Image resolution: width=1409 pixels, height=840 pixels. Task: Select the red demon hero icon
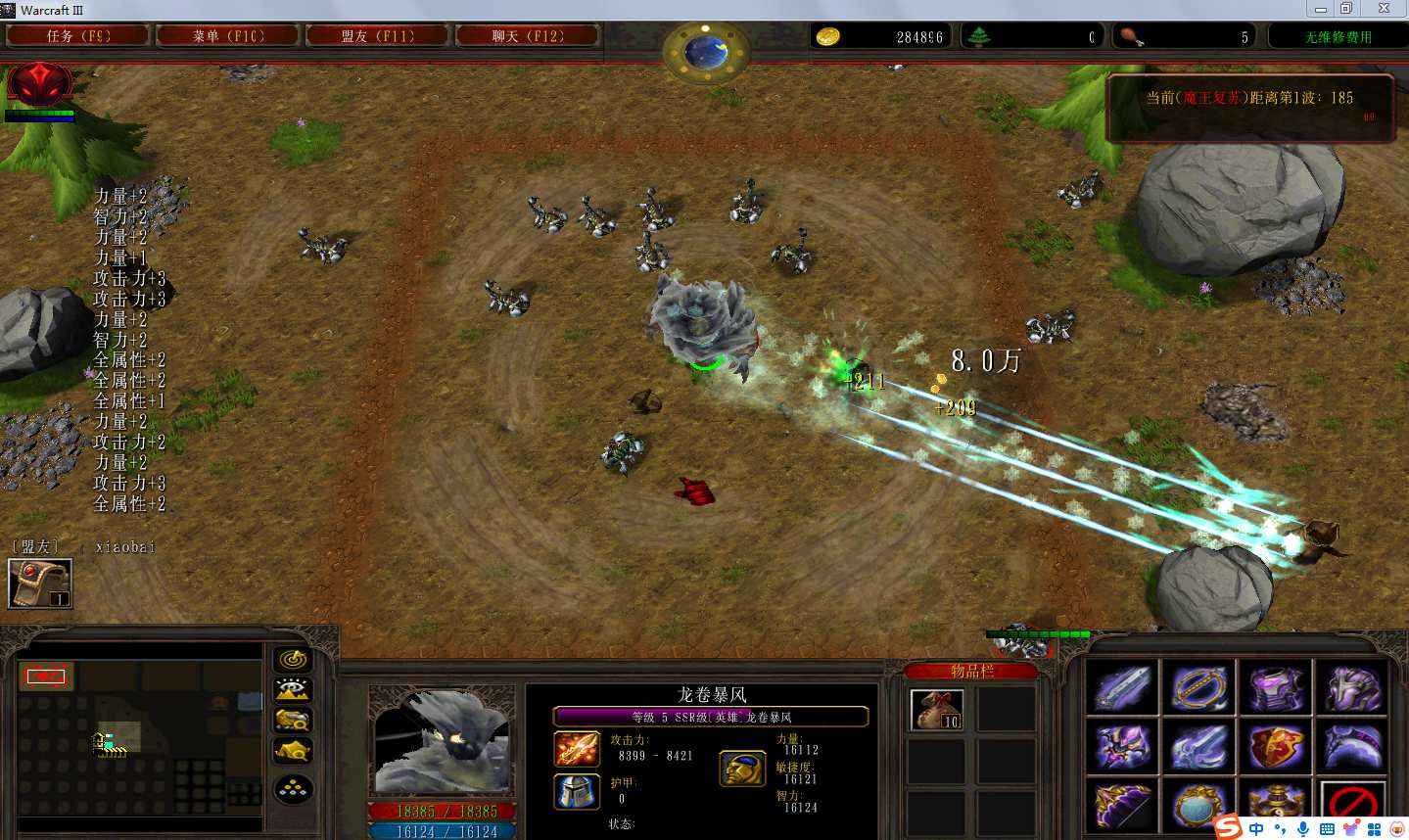coord(39,85)
